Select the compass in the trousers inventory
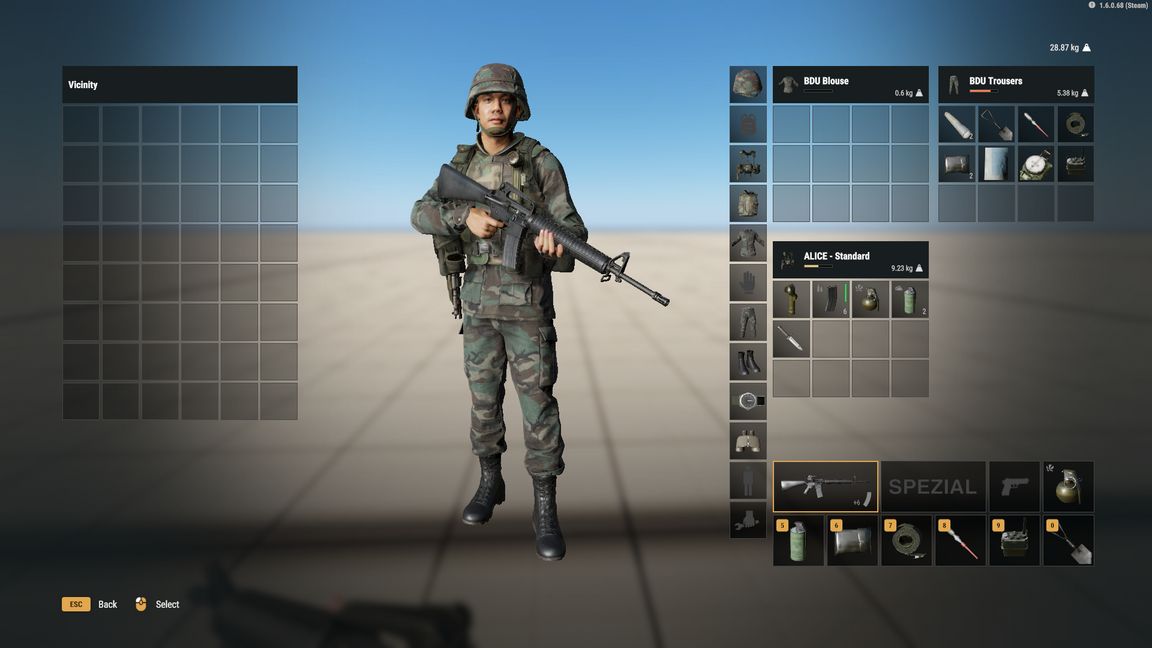Screen dimensions: 1152x648 [1036, 164]
